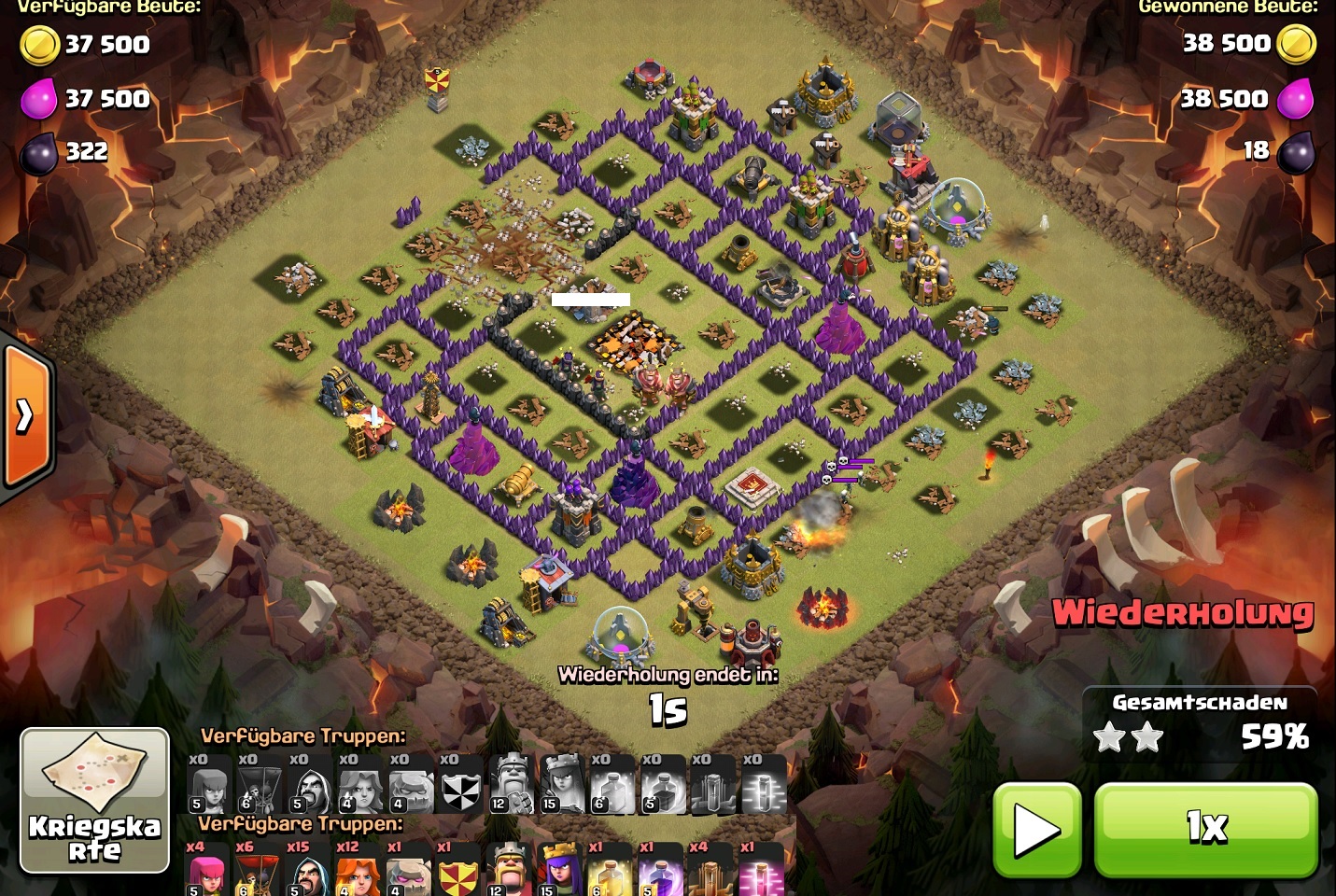The width and height of the screenshot is (1336, 896).
Task: Click the black-and-white clan castle shield
Action: click(458, 782)
